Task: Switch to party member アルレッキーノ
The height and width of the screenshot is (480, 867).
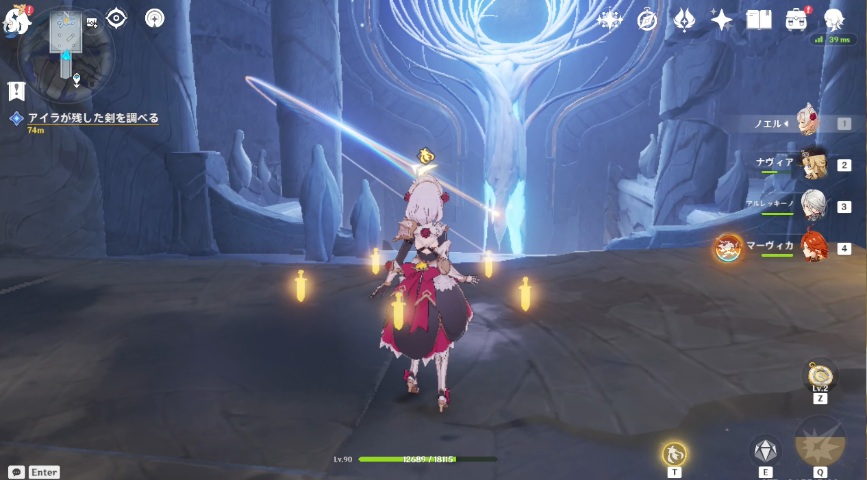Action: [812, 206]
